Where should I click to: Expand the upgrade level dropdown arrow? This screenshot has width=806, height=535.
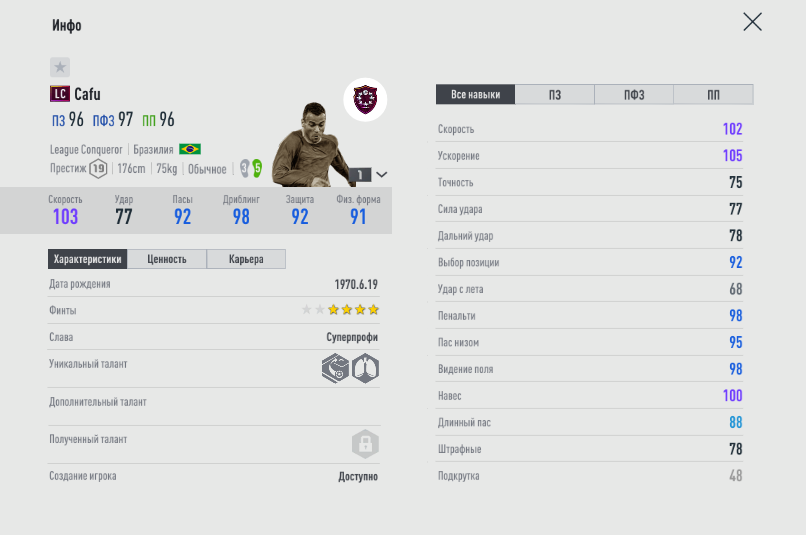[381, 174]
